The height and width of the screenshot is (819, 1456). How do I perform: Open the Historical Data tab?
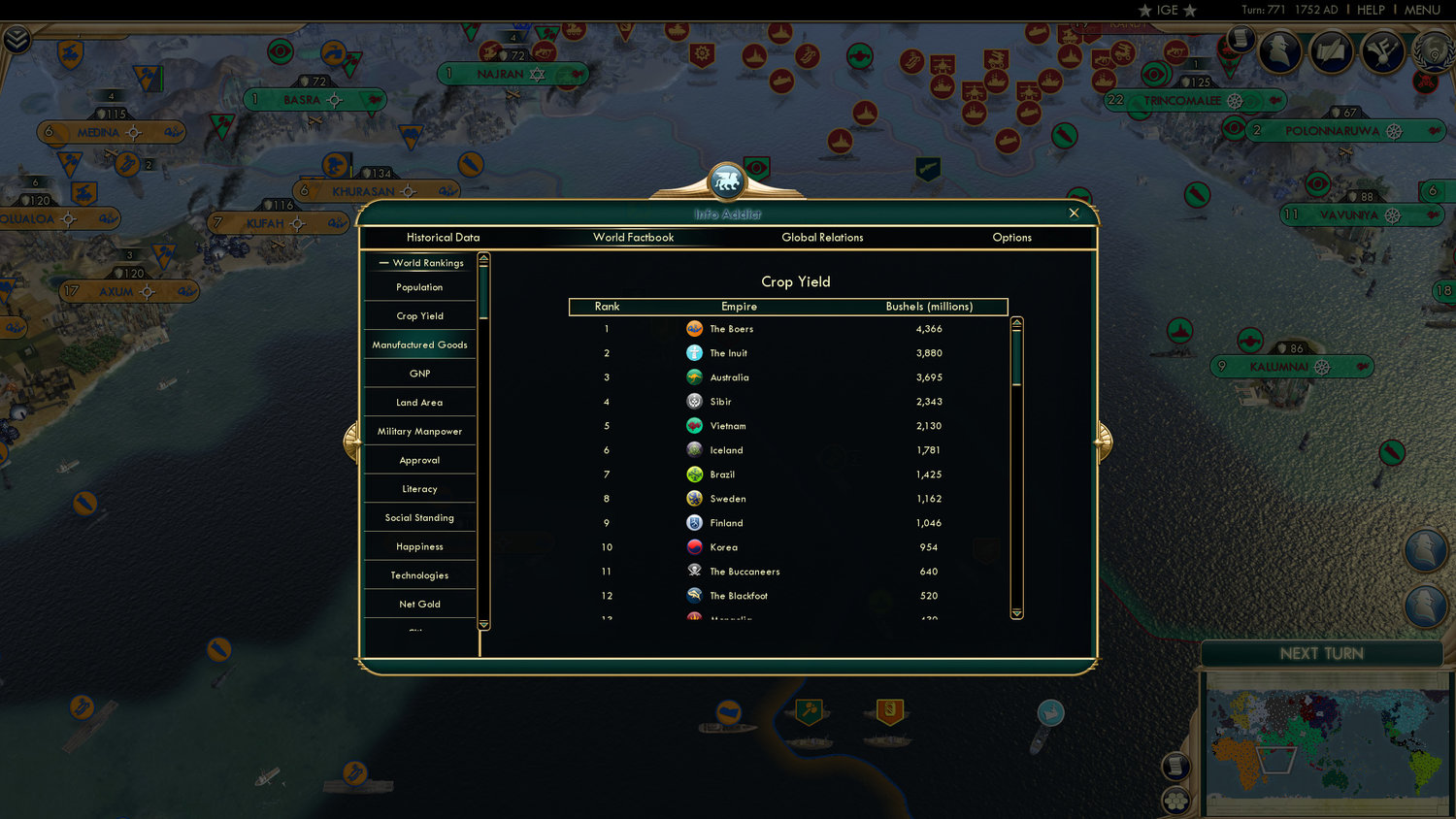tap(444, 237)
